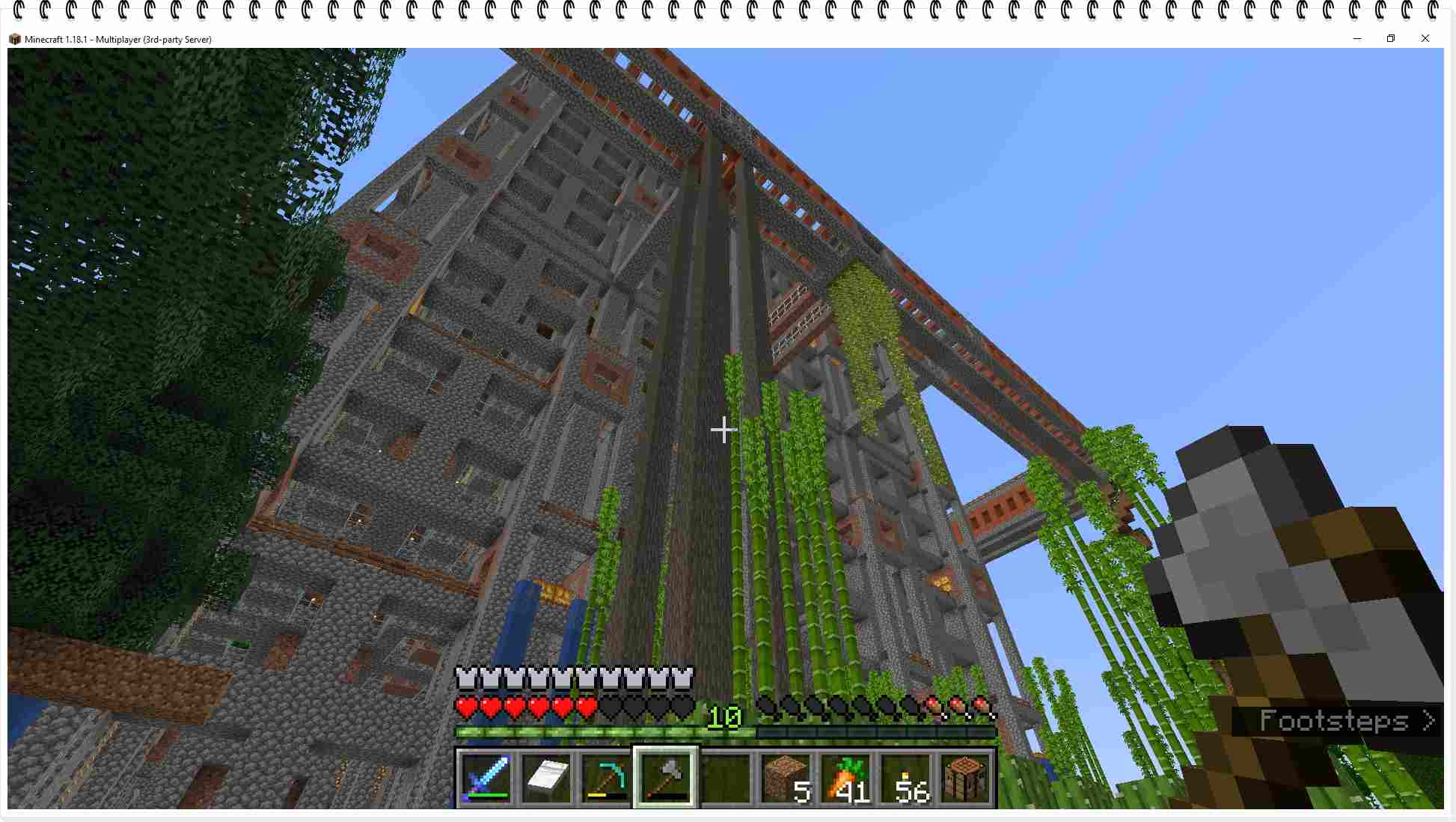Viewport: 1456px width, 822px height.
Task: Click the currently selected stone axe slot
Action: 665,777
